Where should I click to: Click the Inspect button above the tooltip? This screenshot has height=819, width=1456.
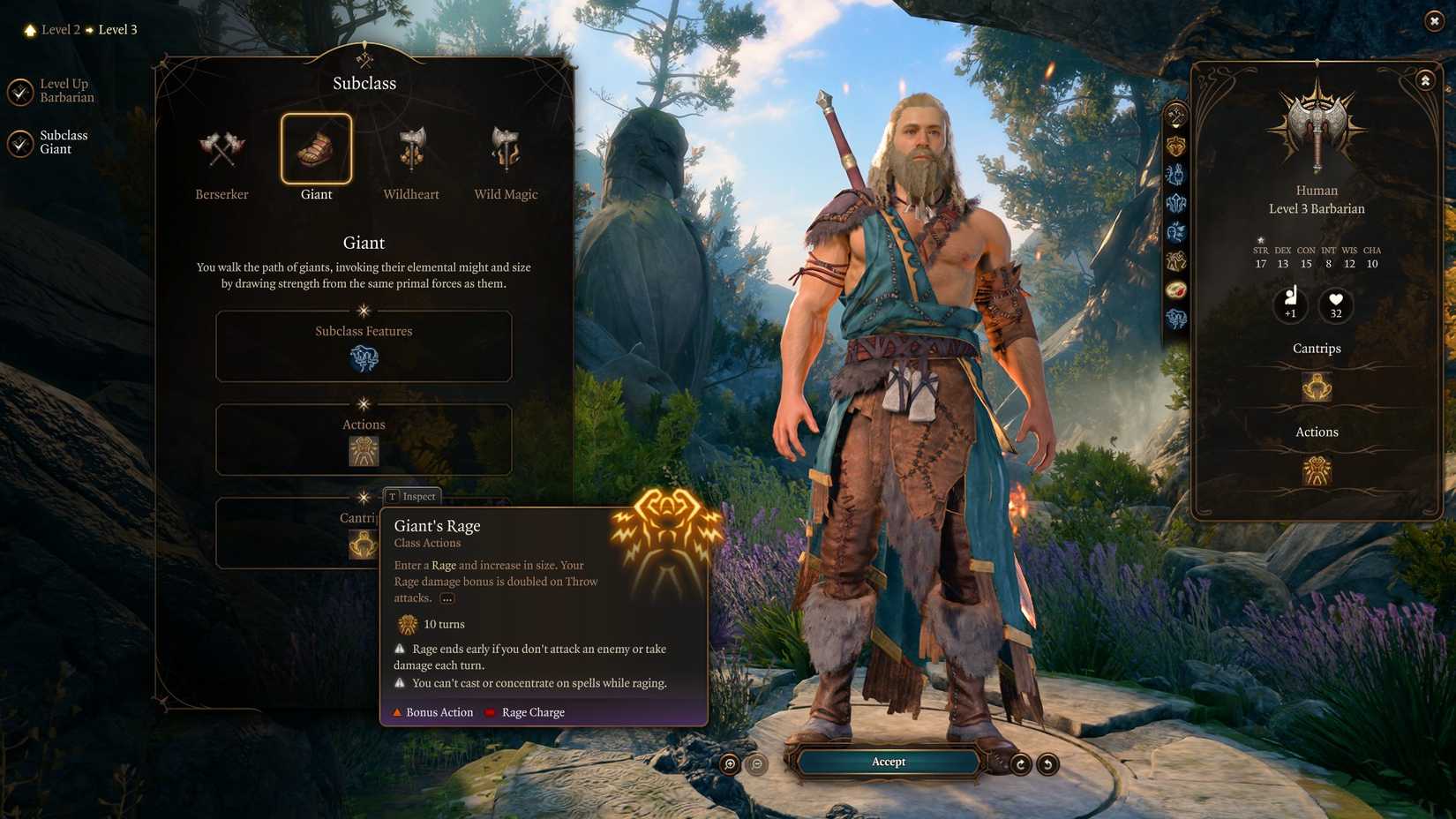coord(412,496)
